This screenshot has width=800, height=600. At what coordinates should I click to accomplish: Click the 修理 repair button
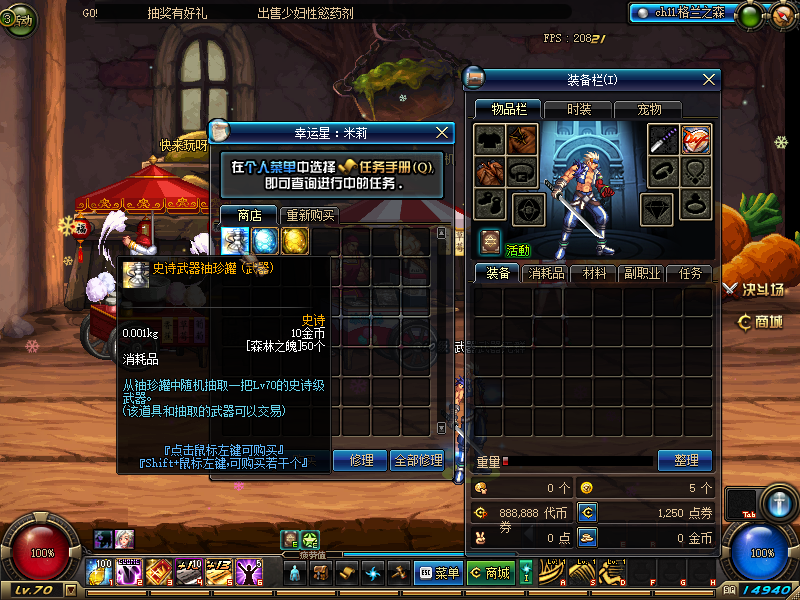click(x=360, y=460)
